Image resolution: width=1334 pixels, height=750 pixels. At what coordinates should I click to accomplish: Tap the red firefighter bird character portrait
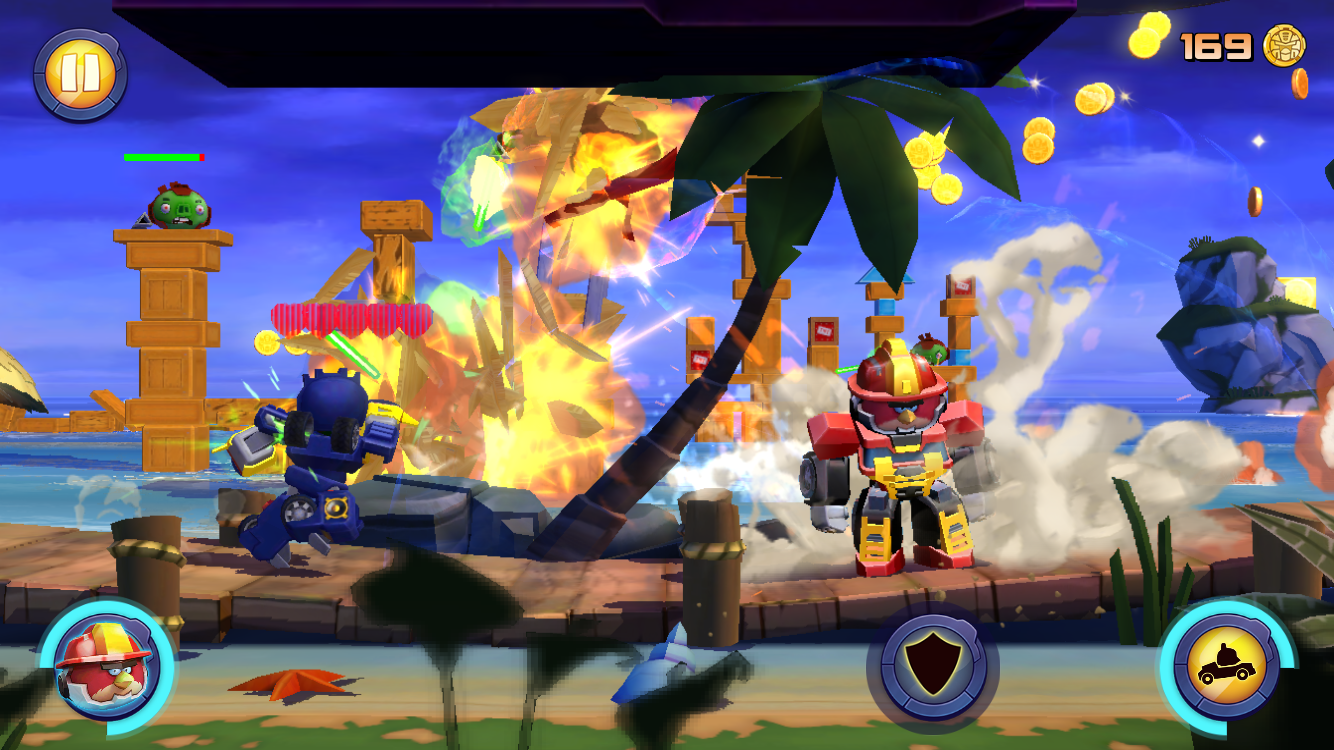click(106, 667)
